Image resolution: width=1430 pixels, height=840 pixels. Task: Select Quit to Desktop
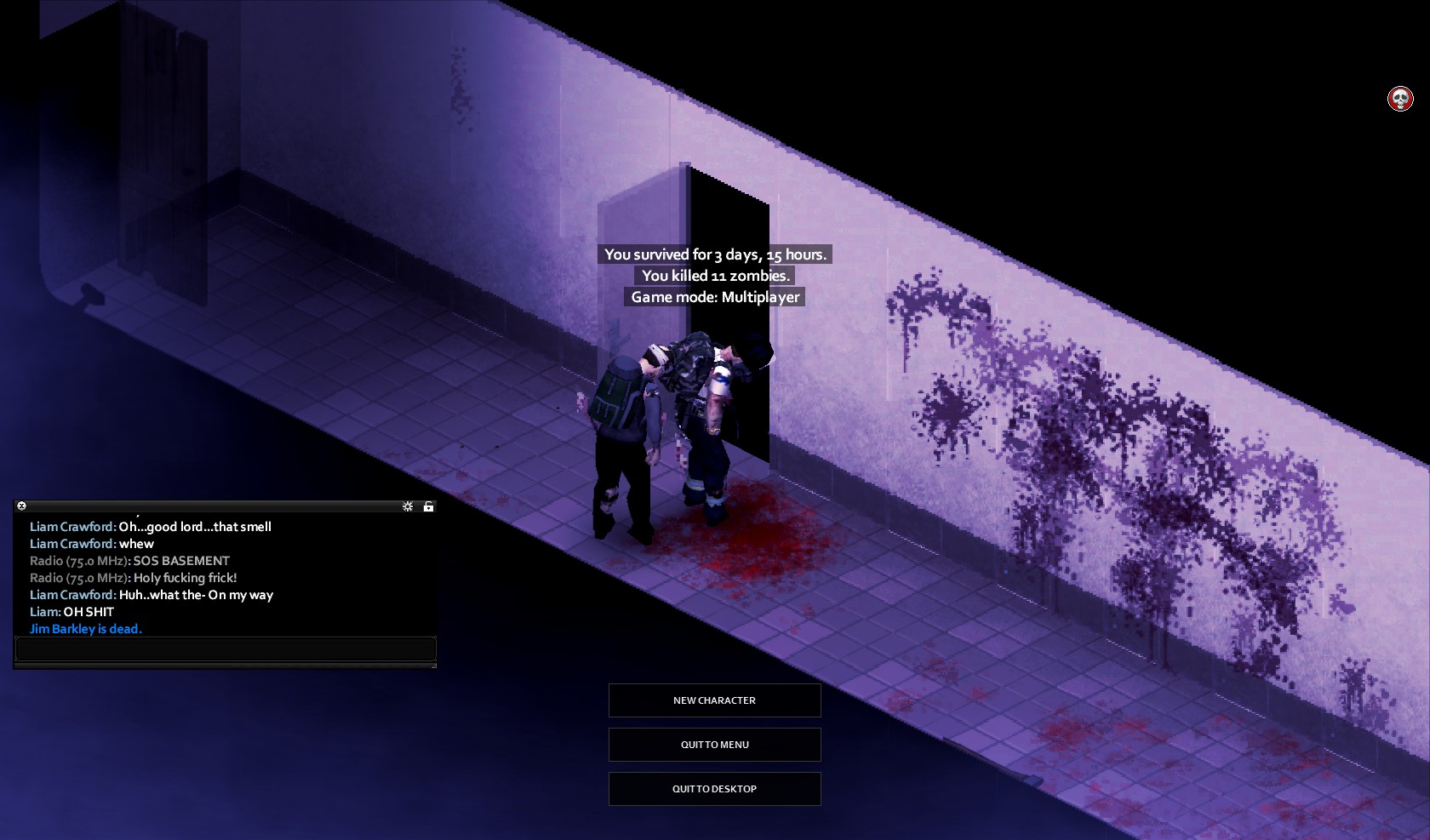(x=714, y=789)
